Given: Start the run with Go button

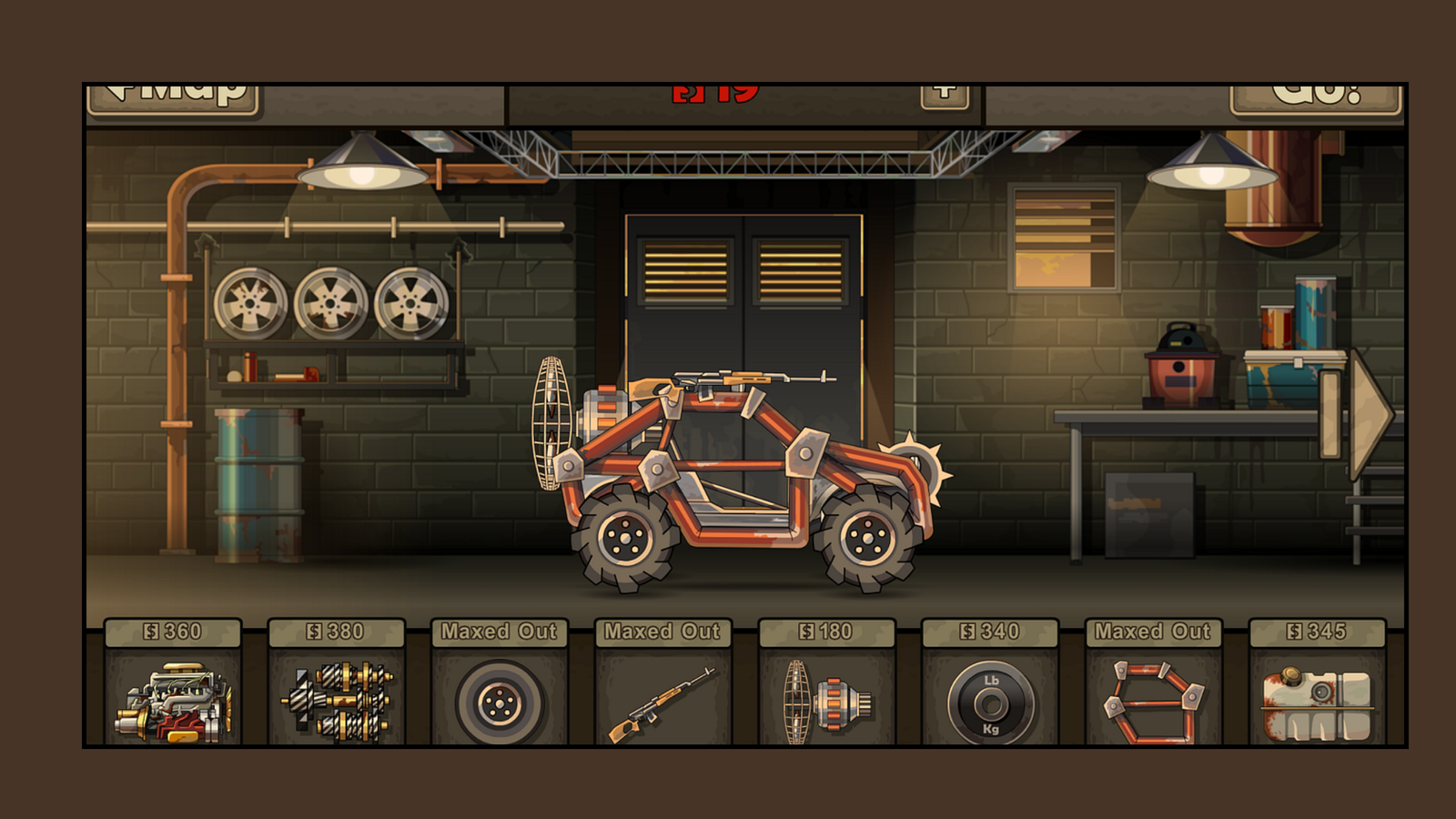Looking at the screenshot, I should [x=1315, y=97].
